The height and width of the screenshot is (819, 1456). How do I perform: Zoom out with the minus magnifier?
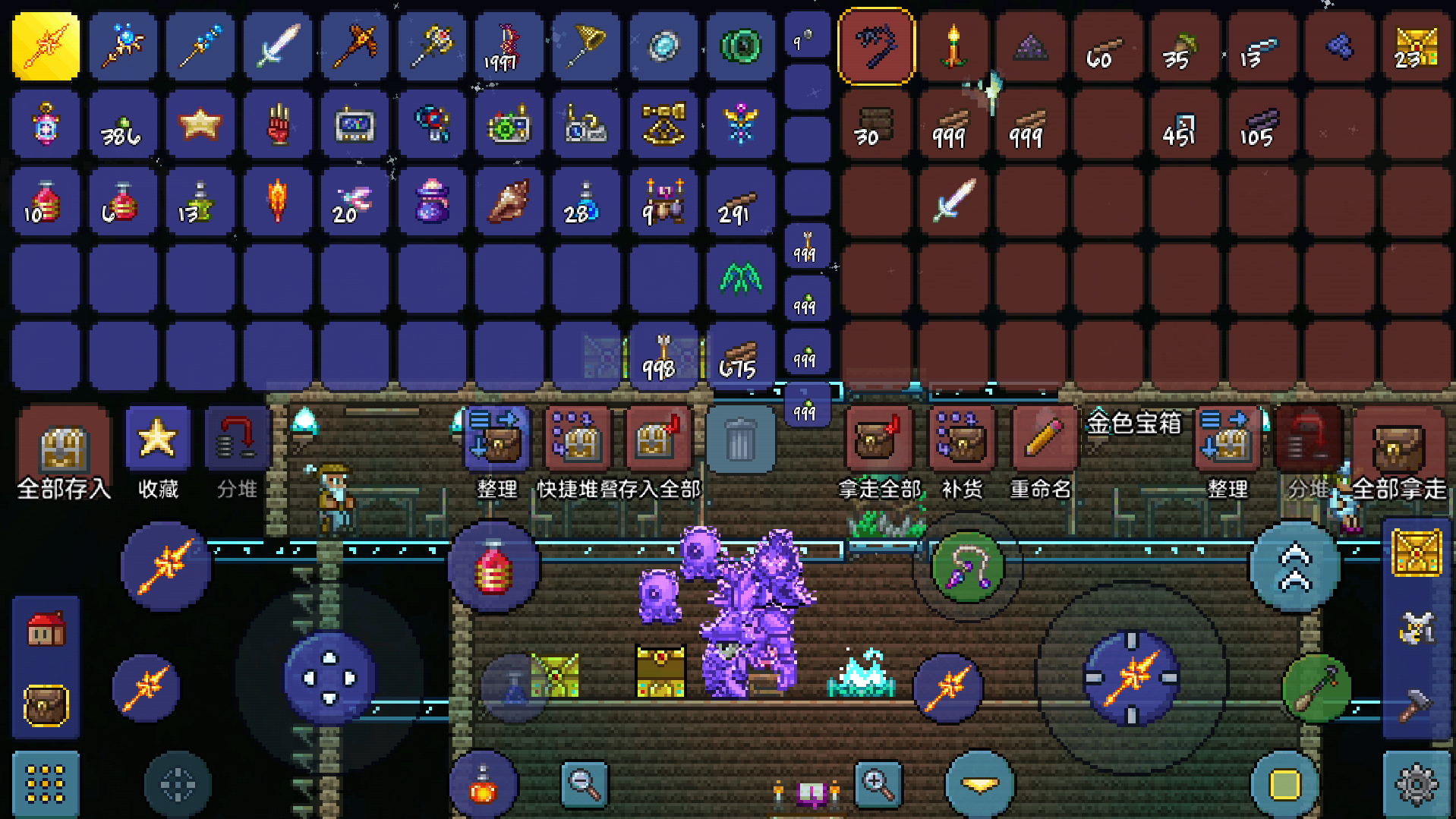coord(584,784)
